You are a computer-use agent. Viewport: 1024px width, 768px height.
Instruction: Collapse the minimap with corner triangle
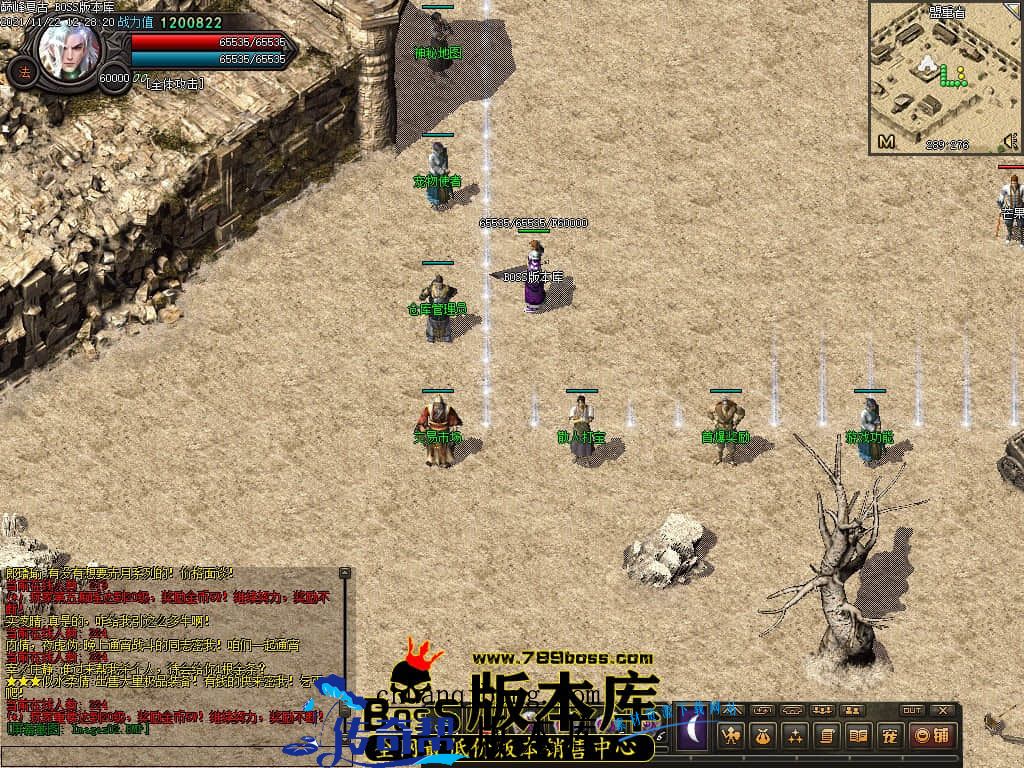[x=1015, y=8]
